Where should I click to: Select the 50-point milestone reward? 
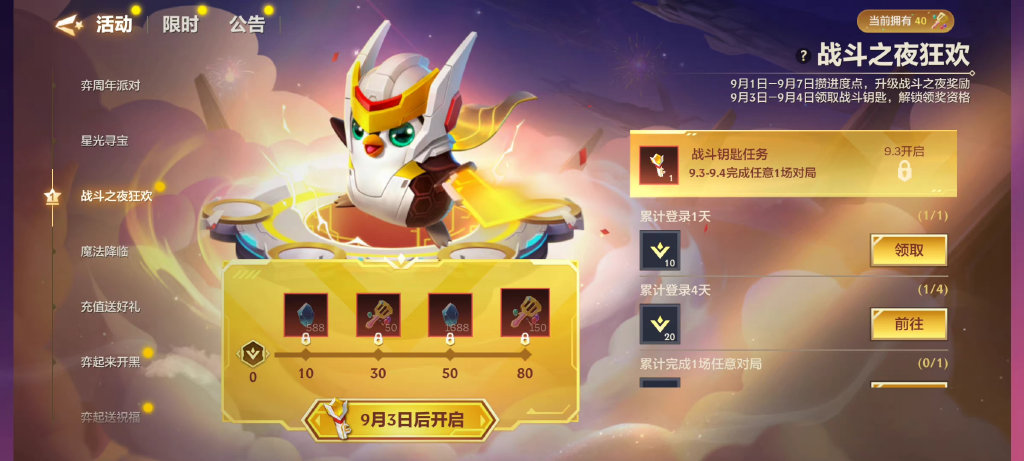point(450,315)
